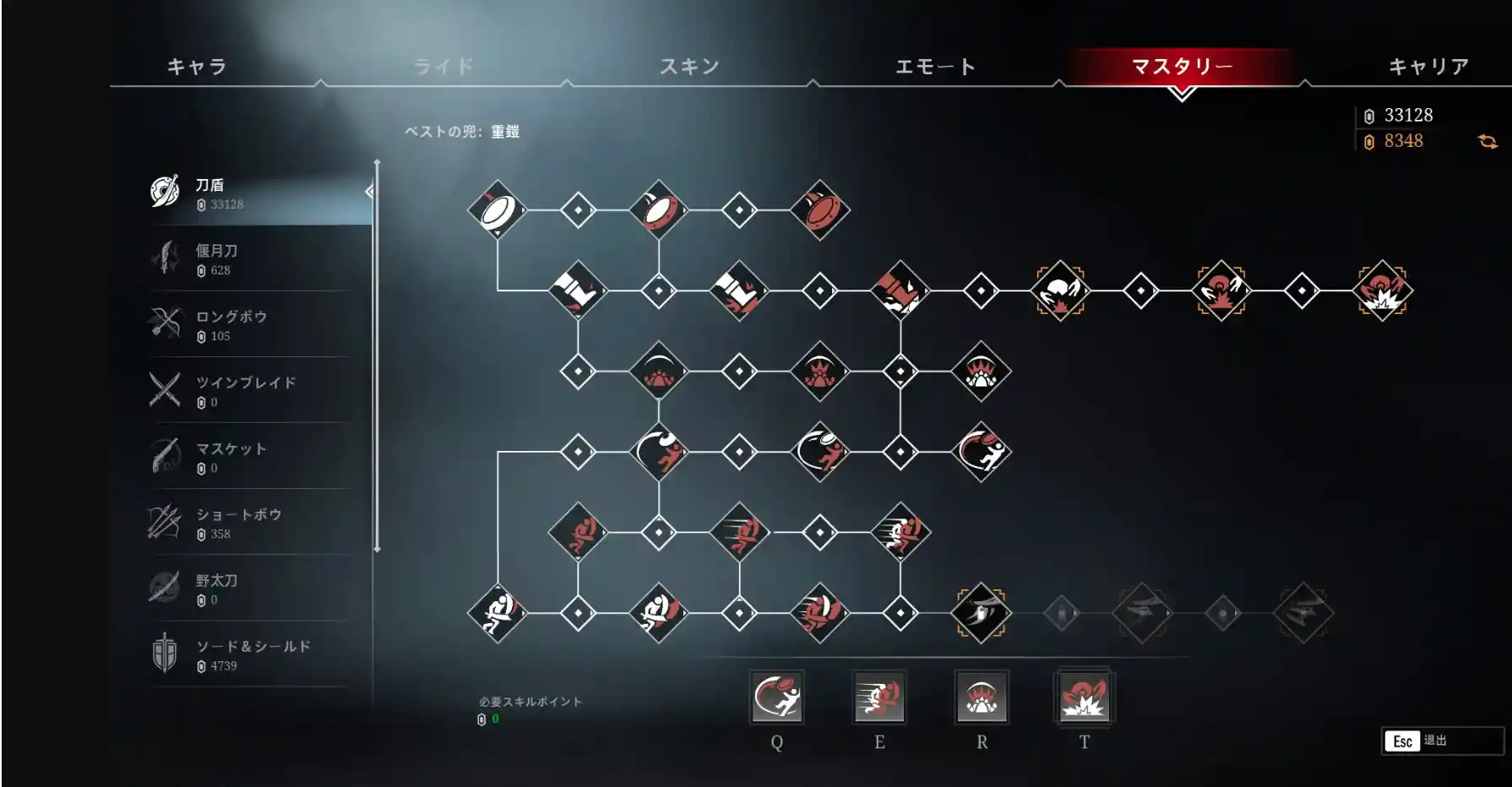The width and height of the screenshot is (1512, 787).
Task: Select the T explosion skill slot icon
Action: [1084, 699]
